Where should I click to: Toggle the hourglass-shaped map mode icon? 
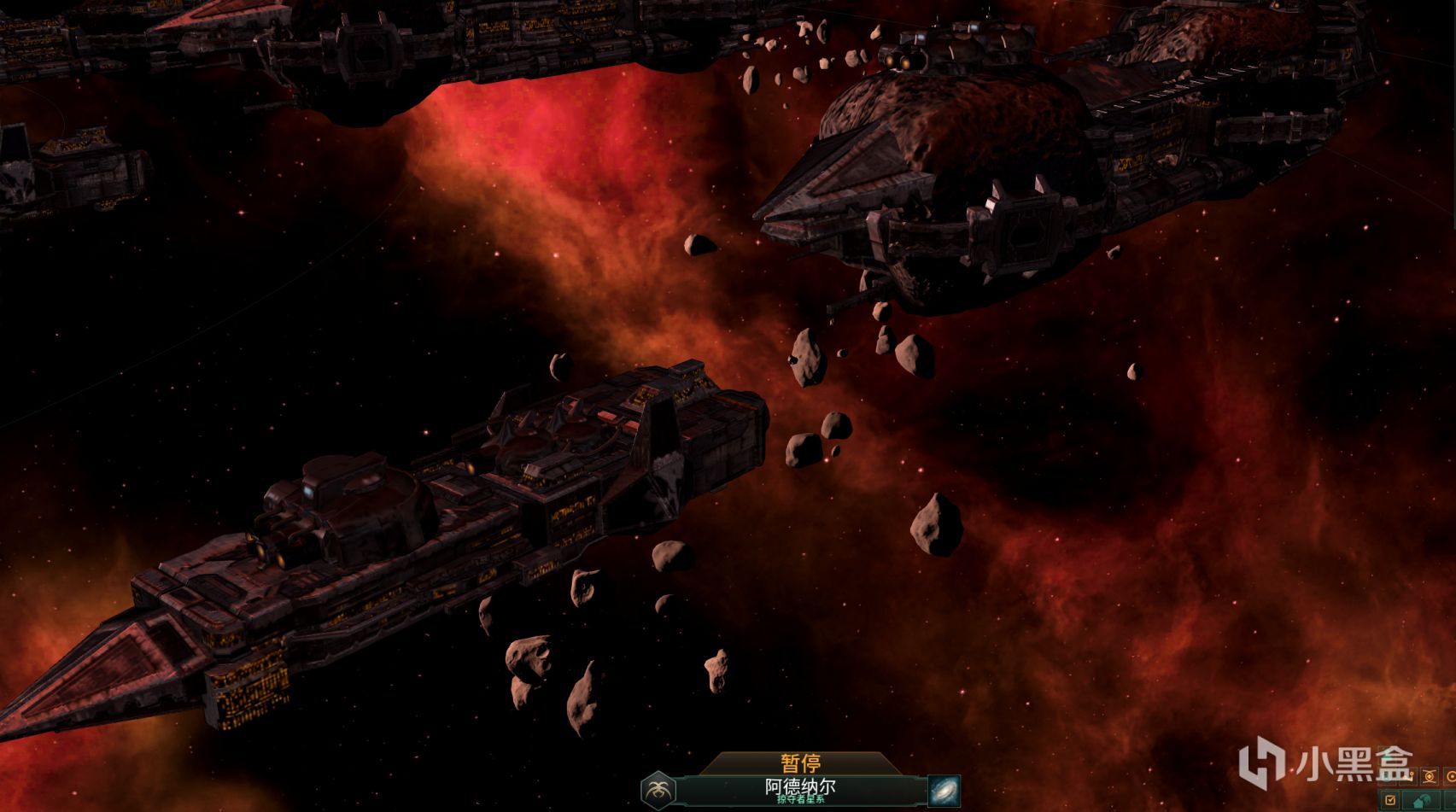[1430, 776]
